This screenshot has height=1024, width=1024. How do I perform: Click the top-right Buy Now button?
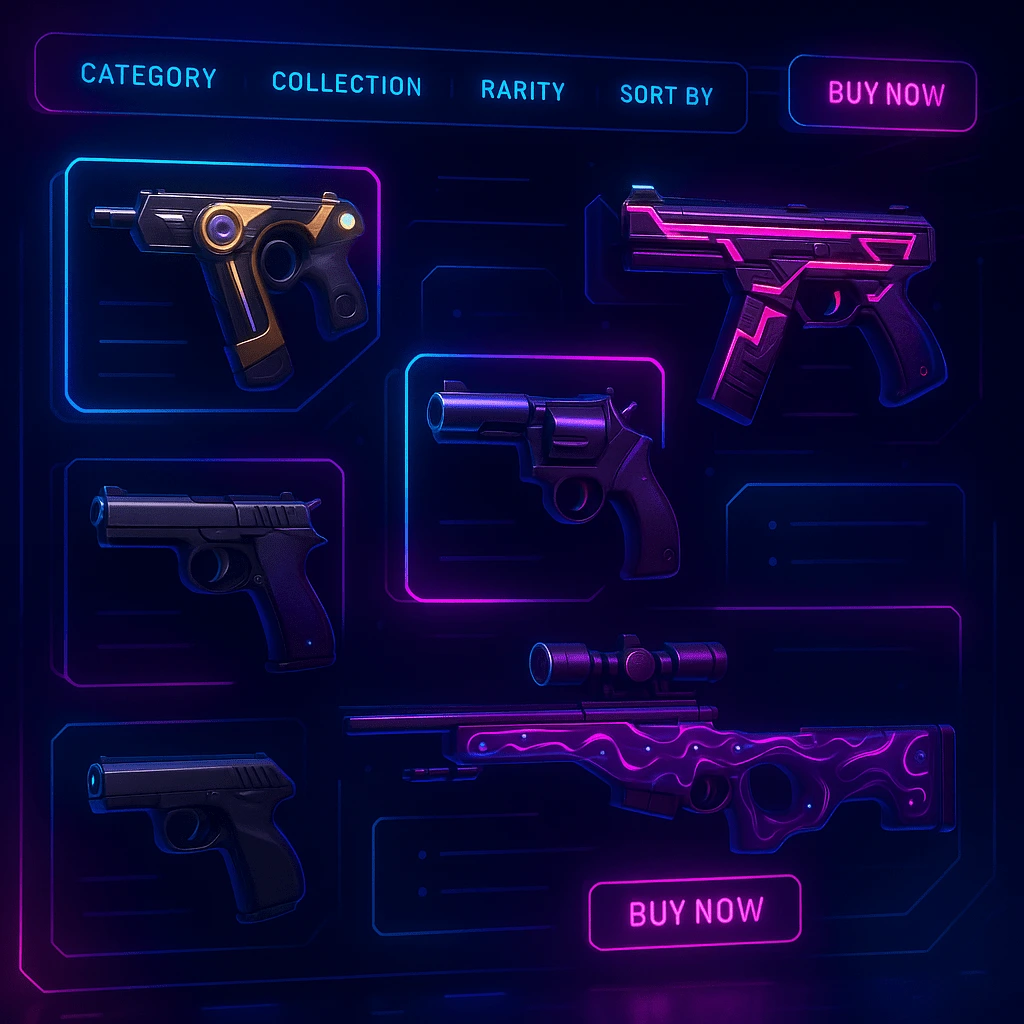point(885,94)
